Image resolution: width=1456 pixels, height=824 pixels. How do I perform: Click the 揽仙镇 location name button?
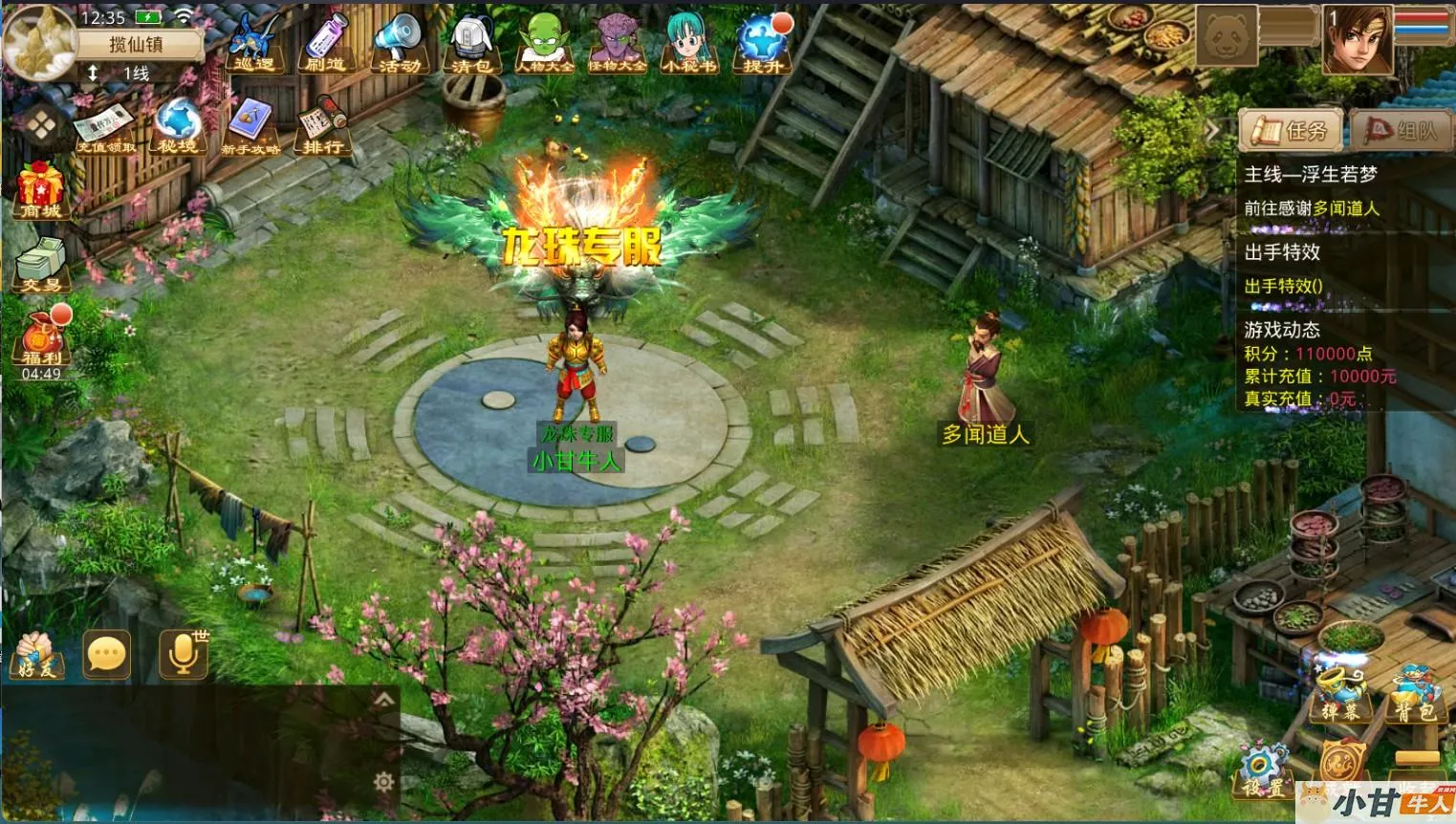136,44
